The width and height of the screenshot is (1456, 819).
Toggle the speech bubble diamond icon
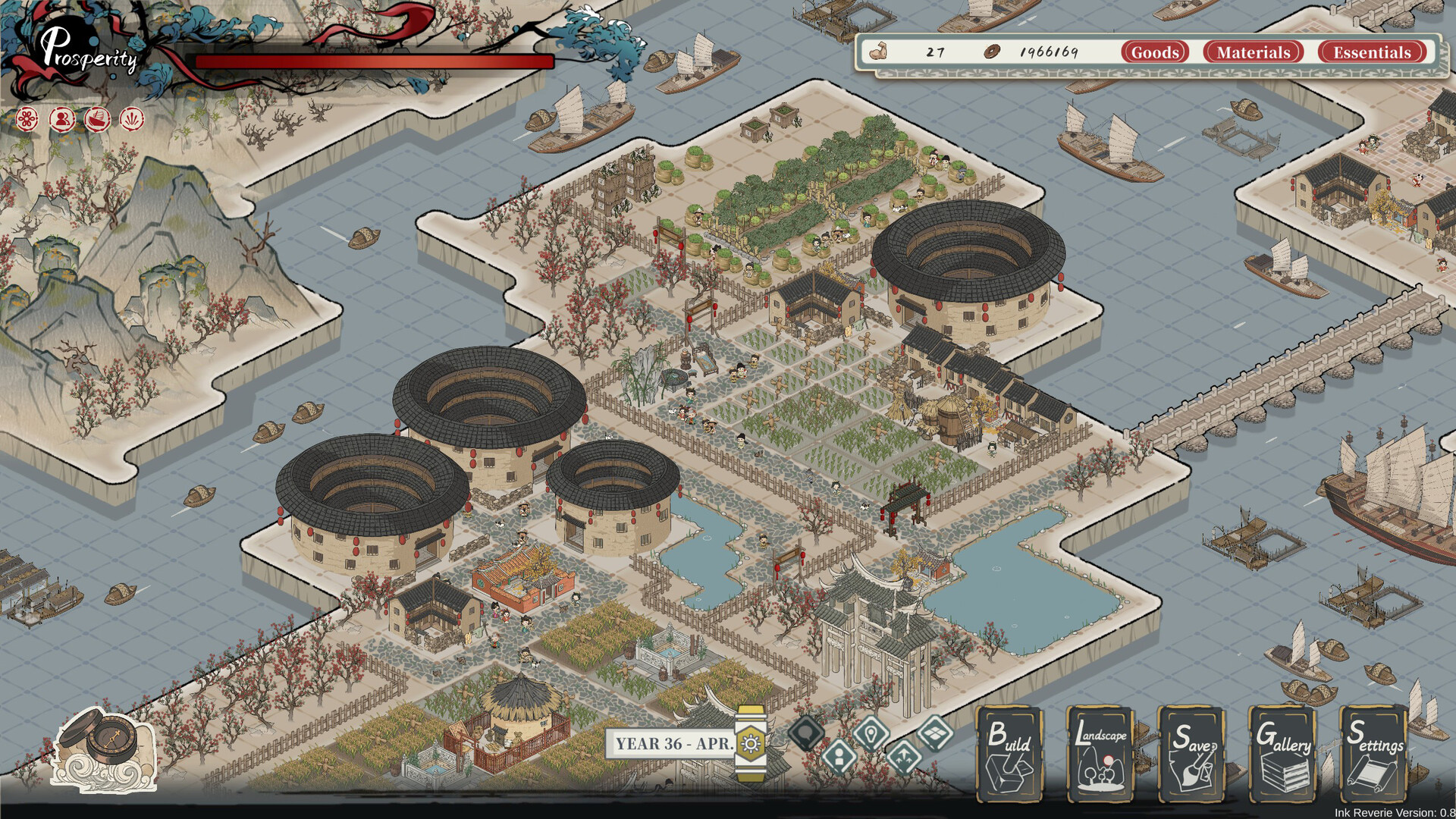[805, 733]
